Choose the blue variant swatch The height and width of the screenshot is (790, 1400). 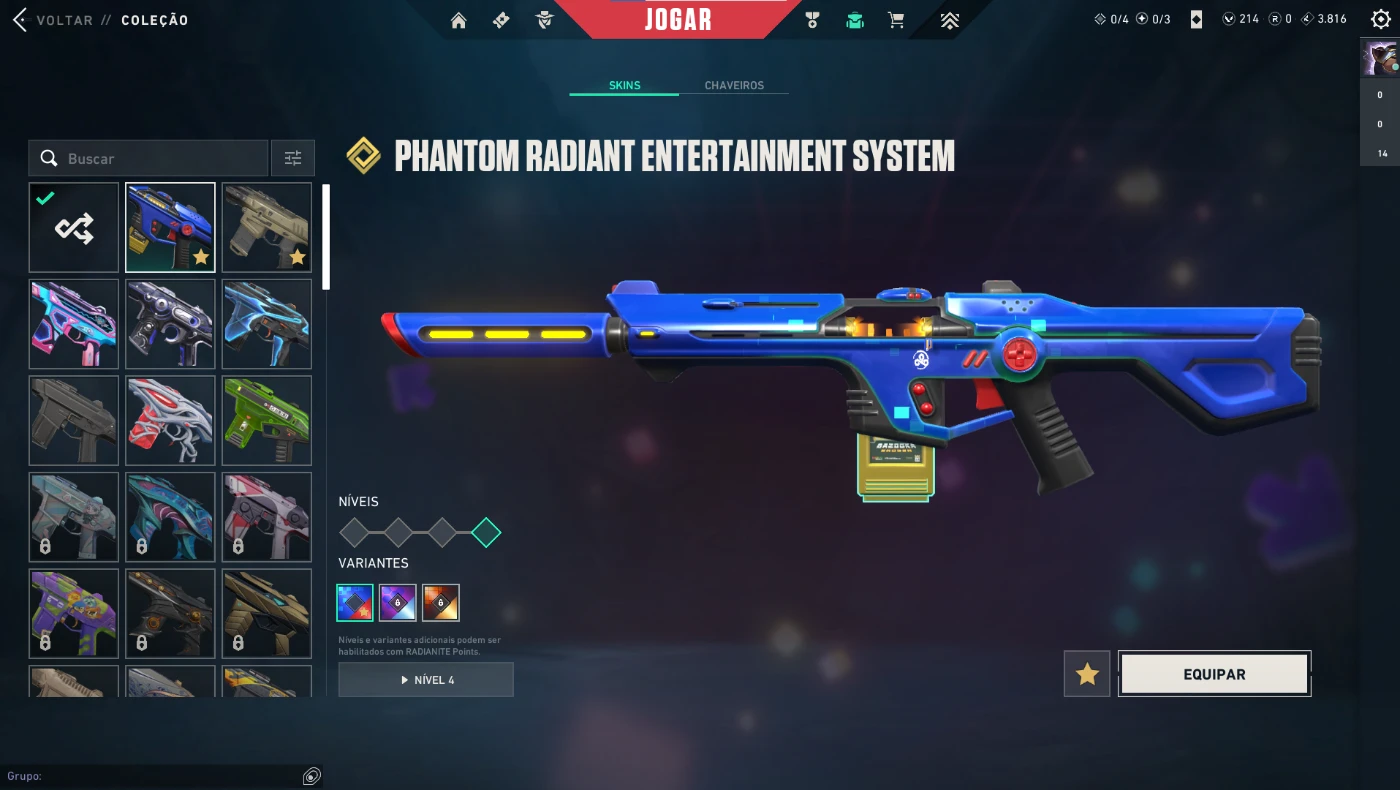355,603
